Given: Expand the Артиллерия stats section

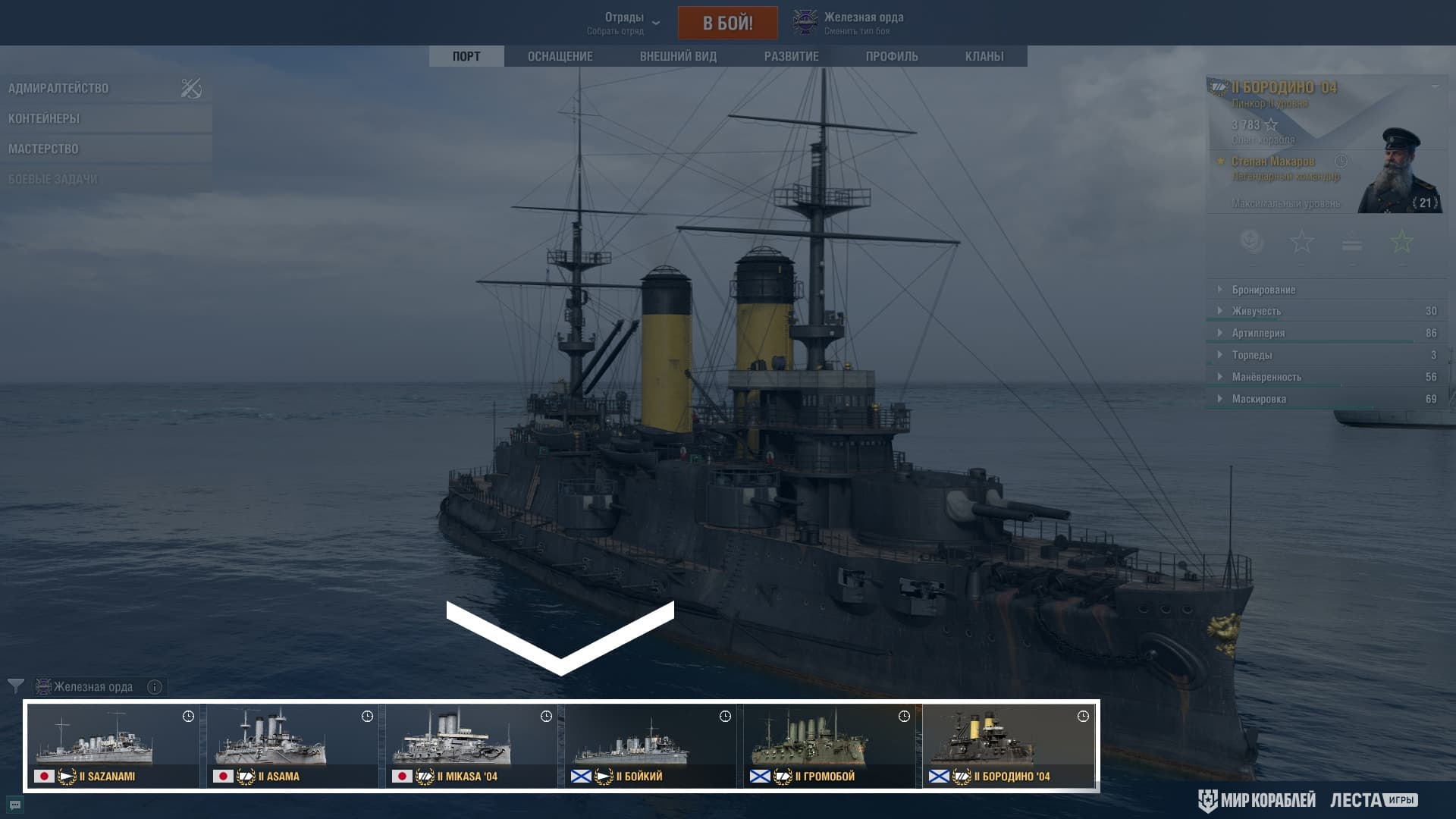Looking at the screenshot, I should (x=1258, y=333).
